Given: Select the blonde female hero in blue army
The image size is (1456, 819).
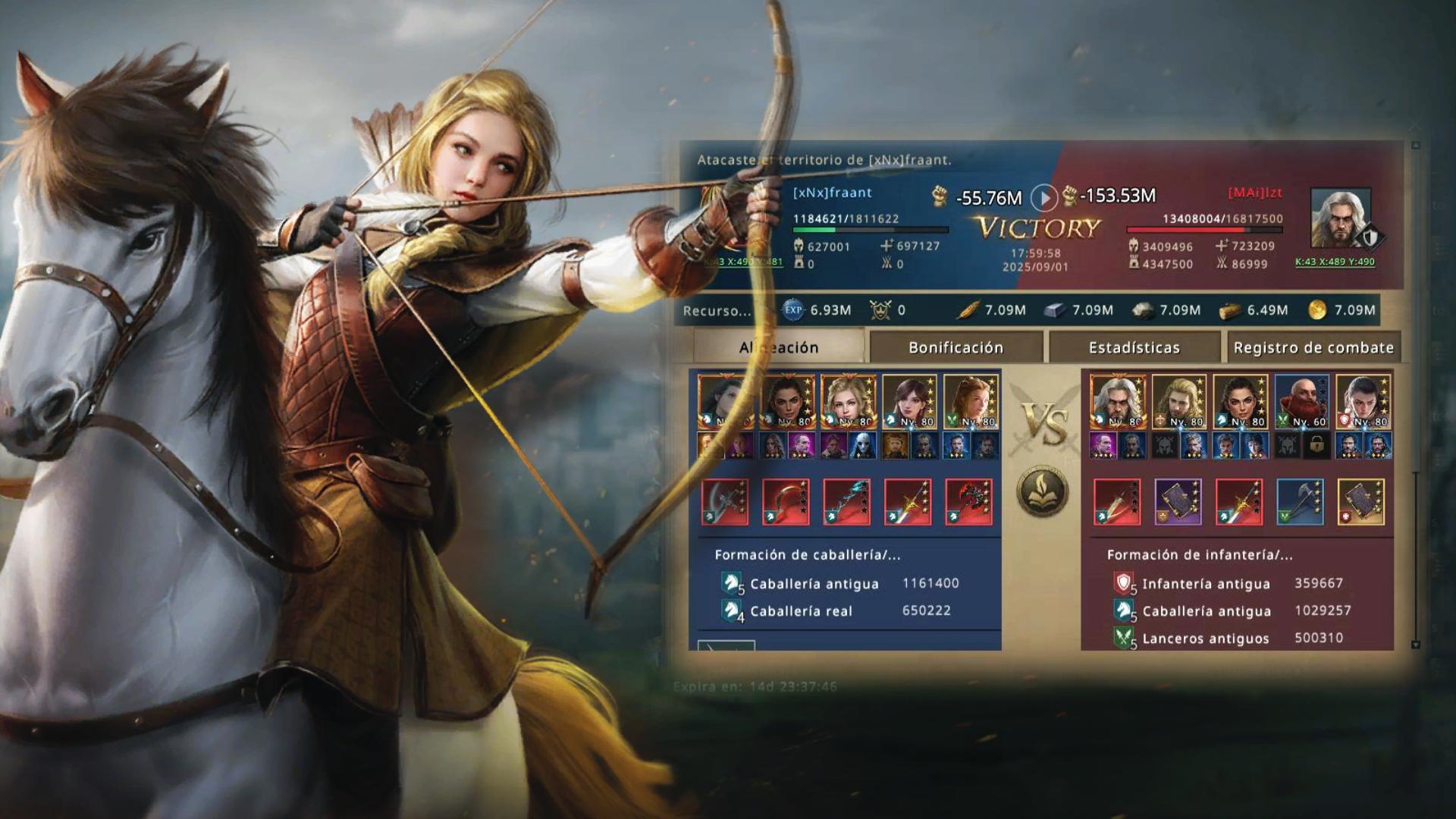Looking at the screenshot, I should click(849, 402).
